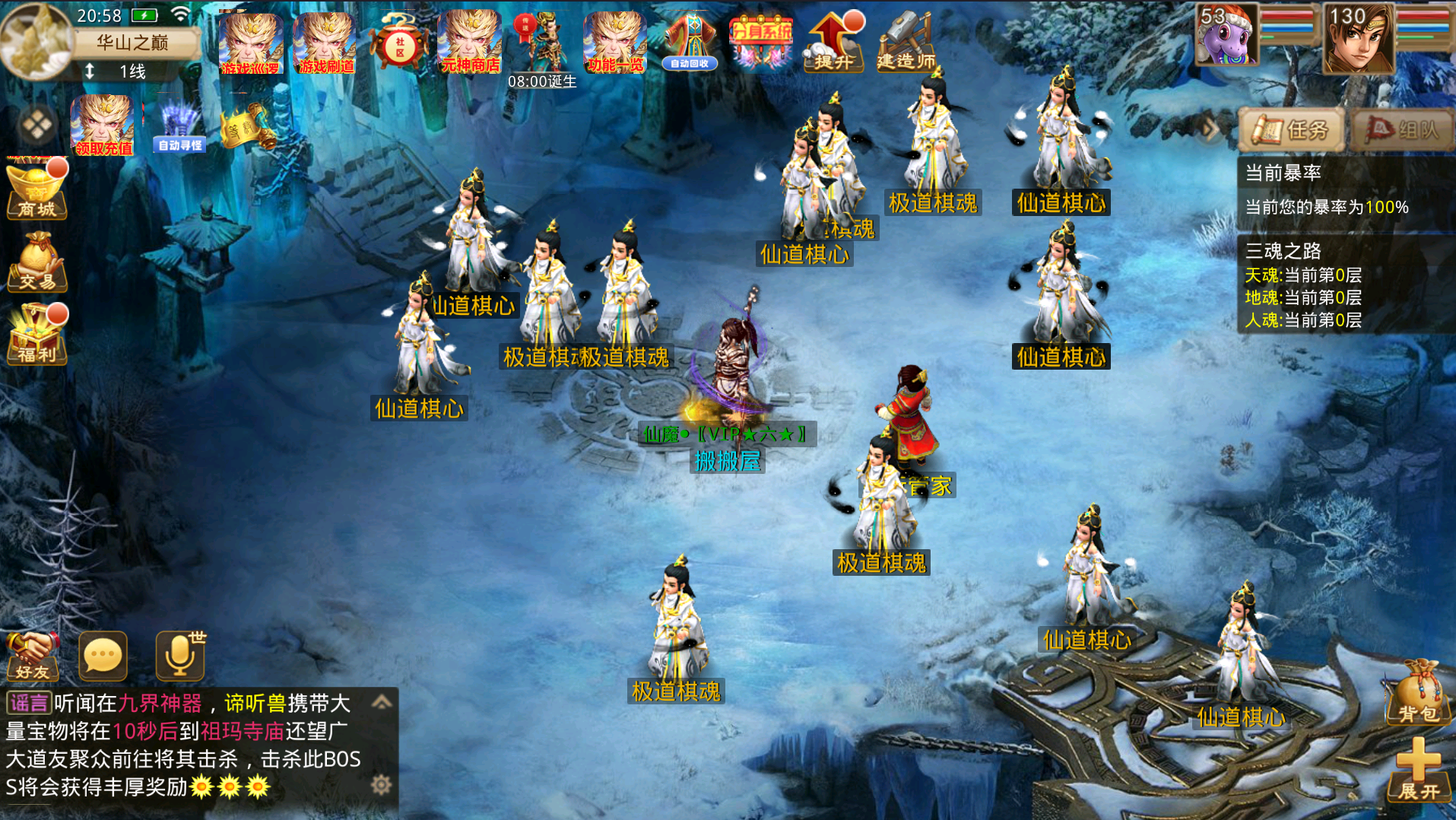1456x820 pixels.
Task: Open the 好友 friends list
Action: coord(32,655)
